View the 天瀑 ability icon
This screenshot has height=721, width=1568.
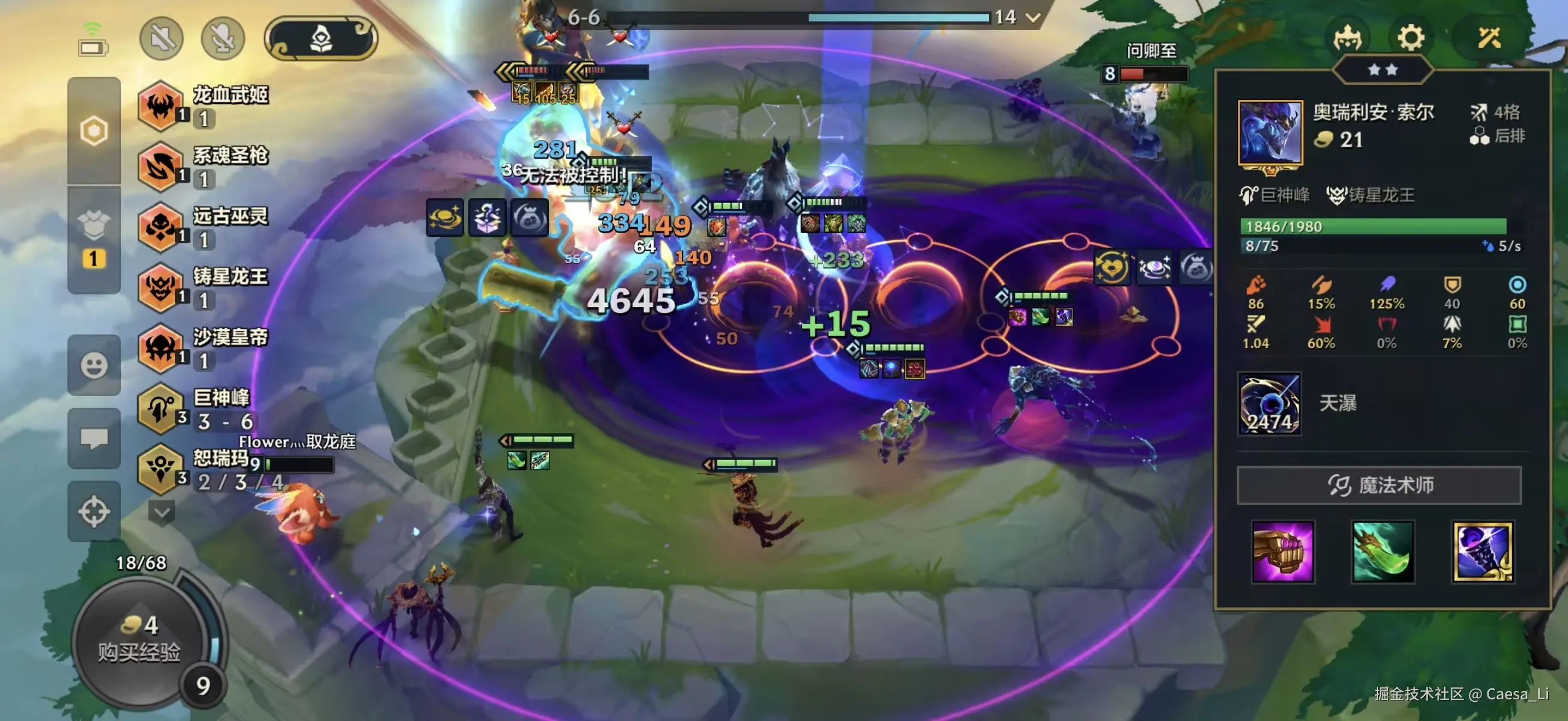click(1269, 404)
